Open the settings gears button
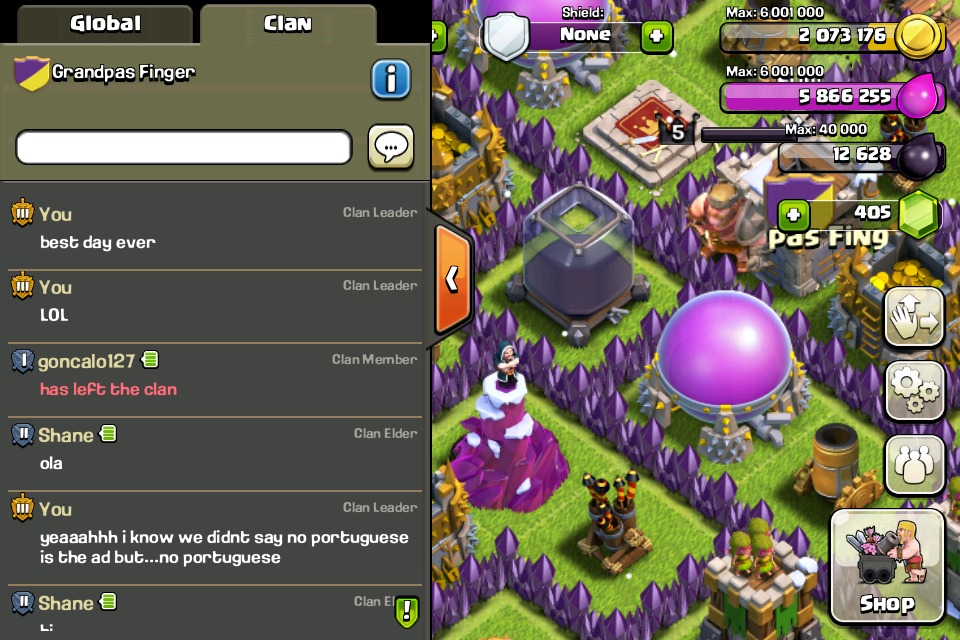960x640 pixels. click(914, 391)
